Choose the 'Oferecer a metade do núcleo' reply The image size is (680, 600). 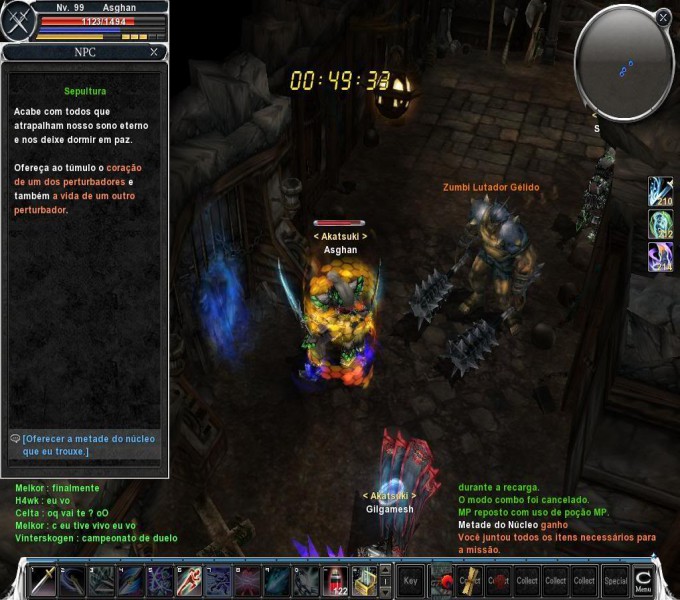pos(88,445)
